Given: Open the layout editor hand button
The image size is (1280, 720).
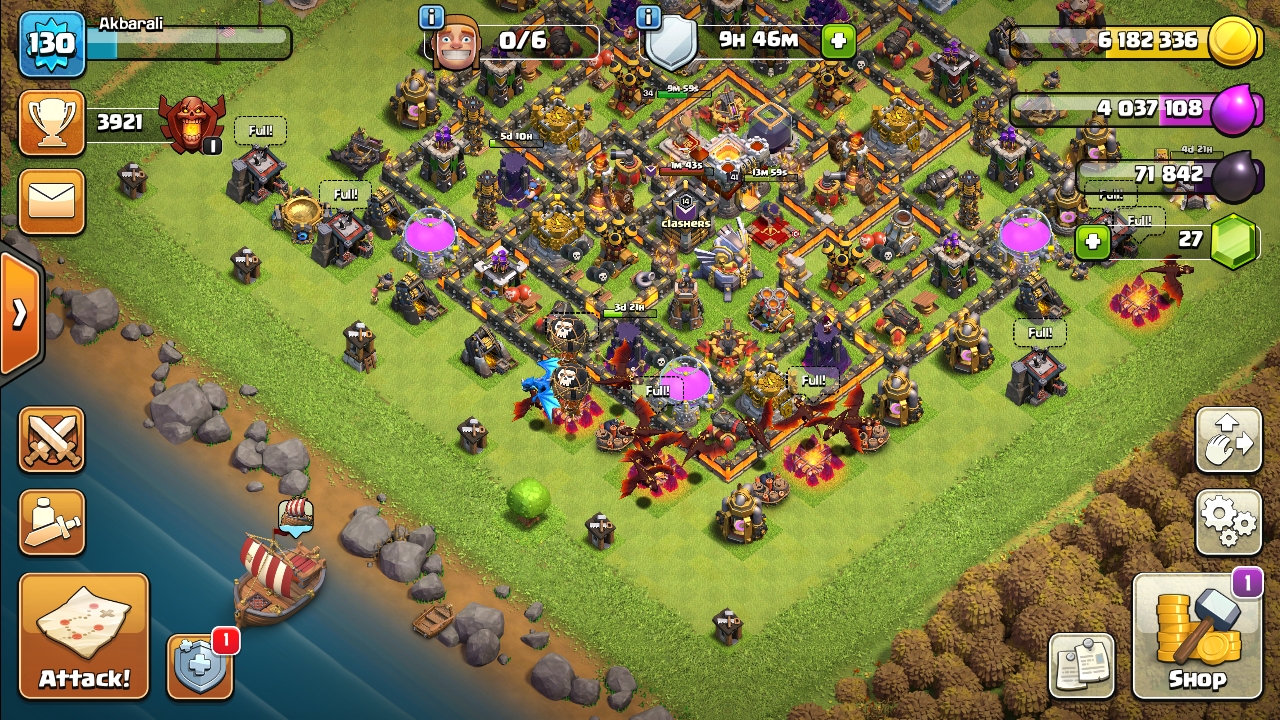Looking at the screenshot, I should coord(1229,439).
